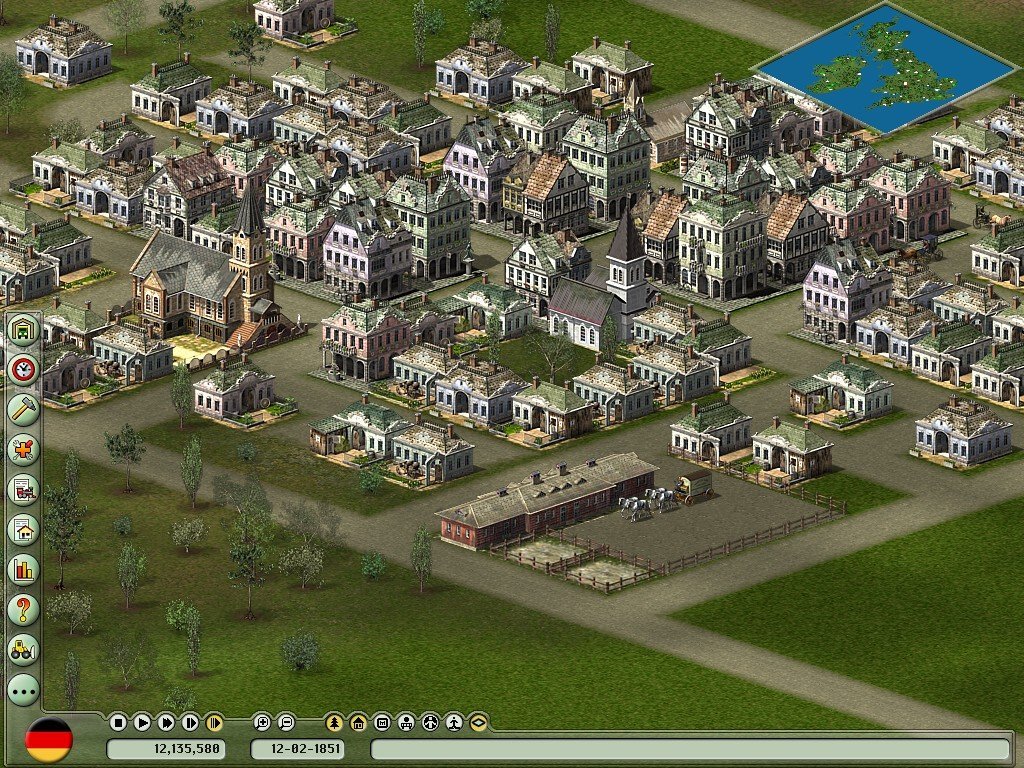Set game to normal play speed

coord(142,722)
